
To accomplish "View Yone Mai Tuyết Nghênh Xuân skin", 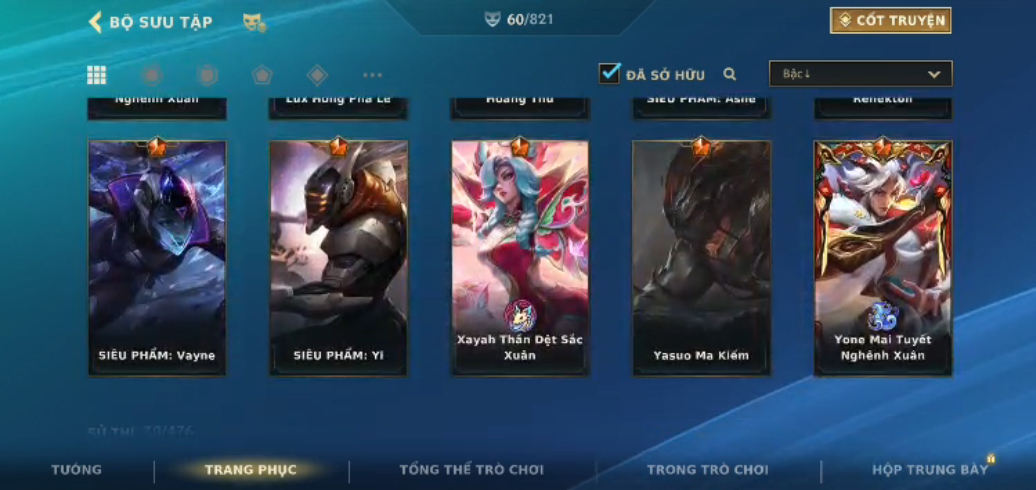I will pos(882,257).
